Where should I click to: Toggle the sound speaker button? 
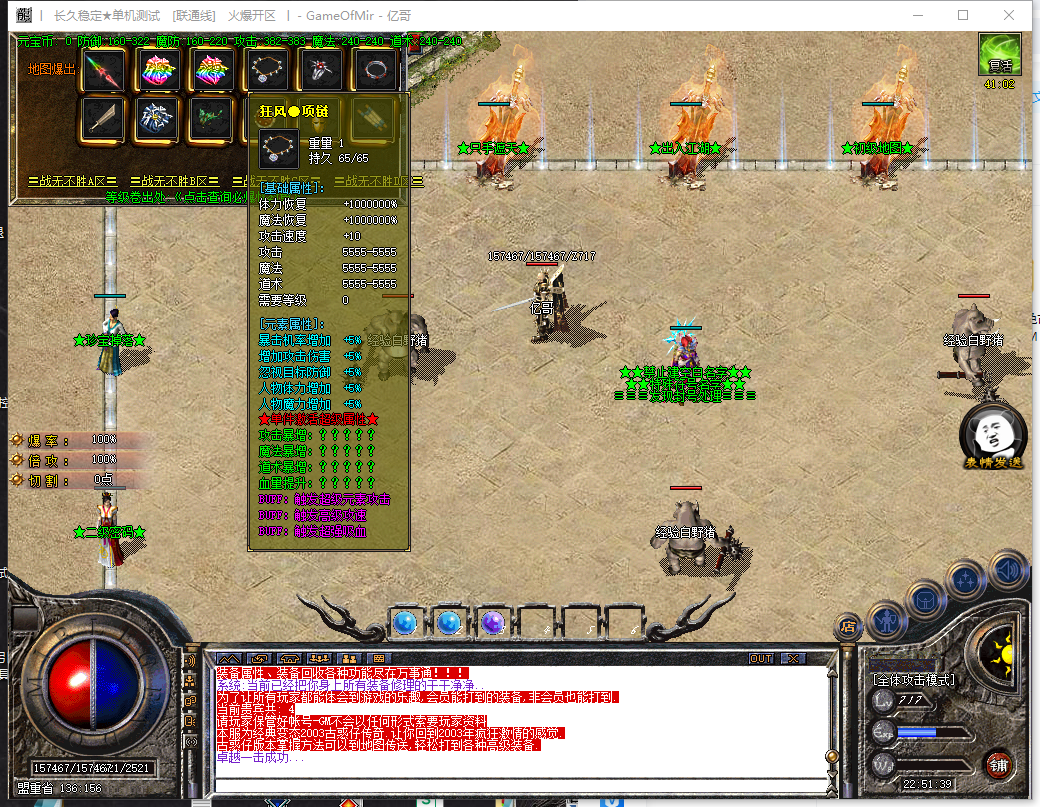pyautogui.click(x=1007, y=571)
